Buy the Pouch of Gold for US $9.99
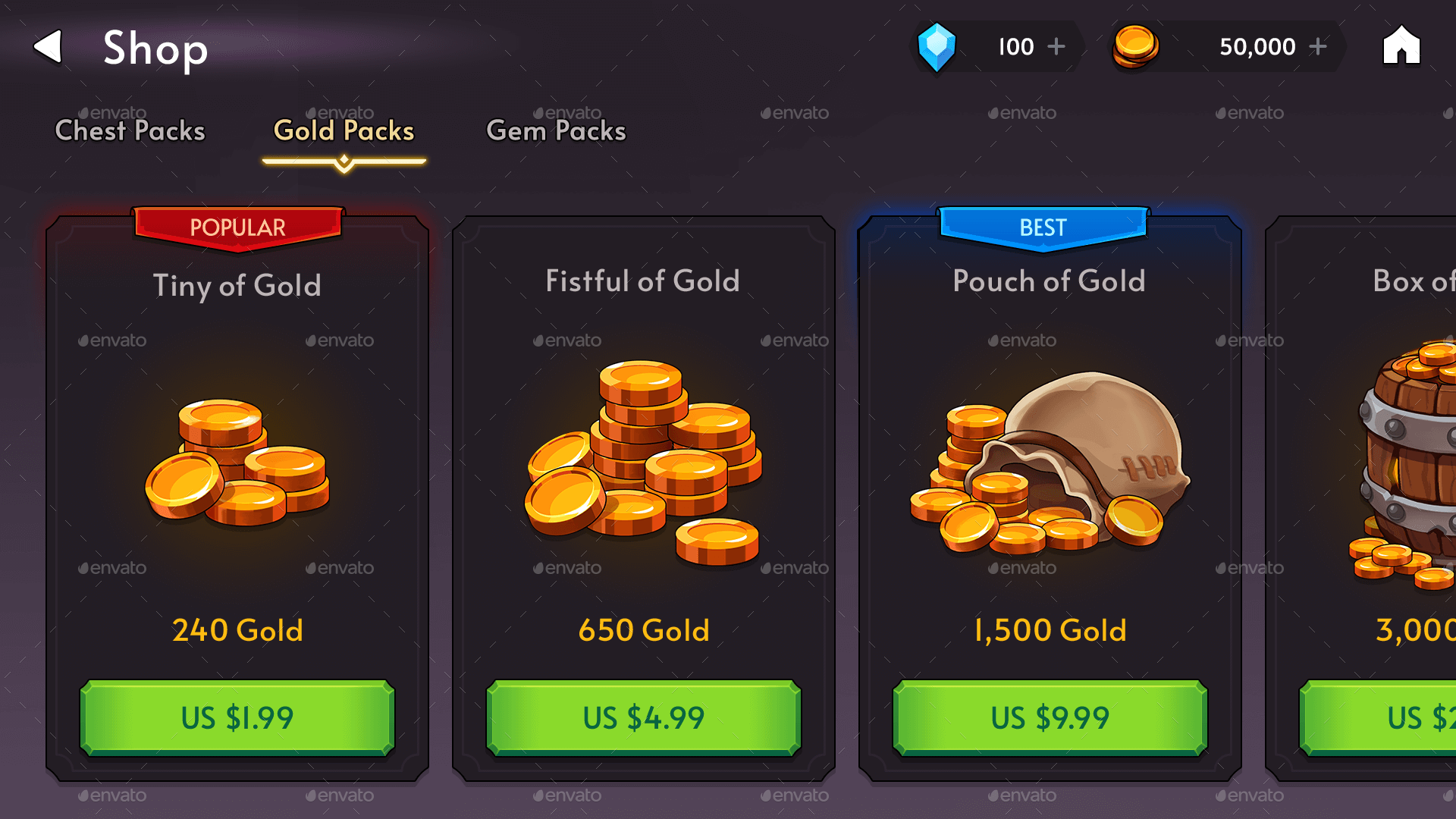 click(1049, 717)
